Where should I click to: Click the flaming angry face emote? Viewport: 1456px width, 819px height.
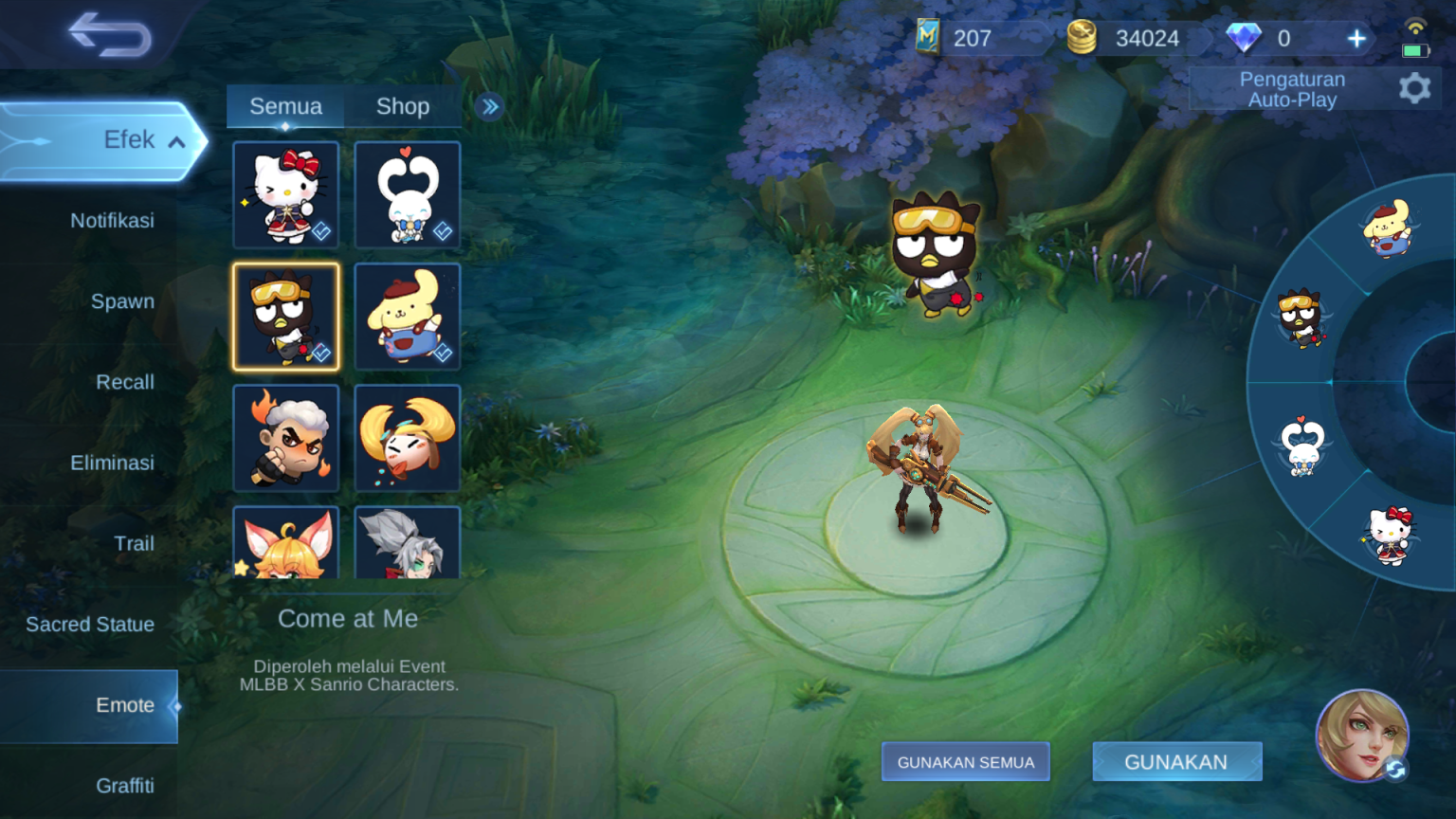[x=286, y=438]
